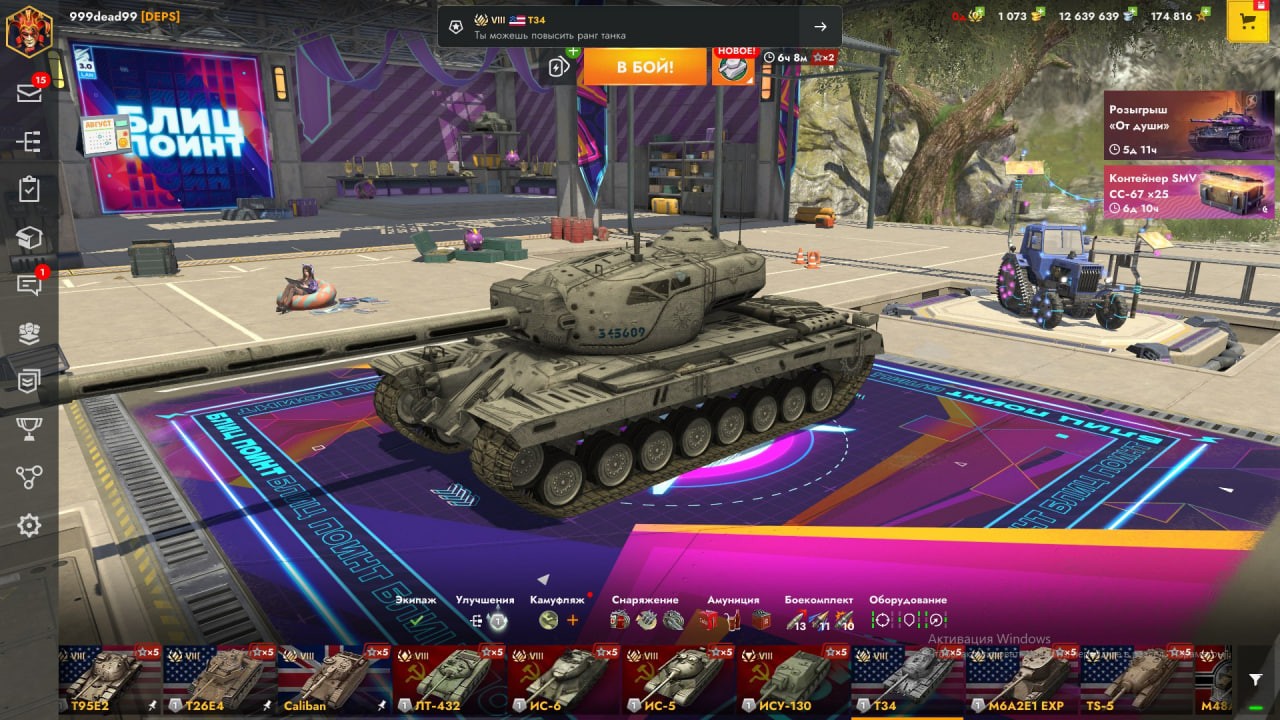This screenshot has width=1280, height=720.
Task: Open the Розыгрыш «От души» event banner
Action: tap(1189, 125)
